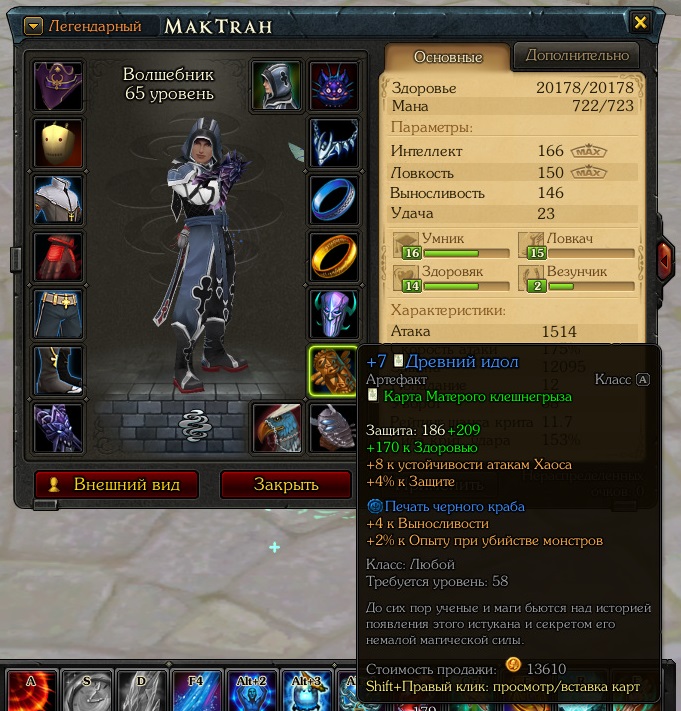Expand the red arrow on the panel edge
Image resolution: width=681 pixels, height=711 pixels.
click(665, 260)
